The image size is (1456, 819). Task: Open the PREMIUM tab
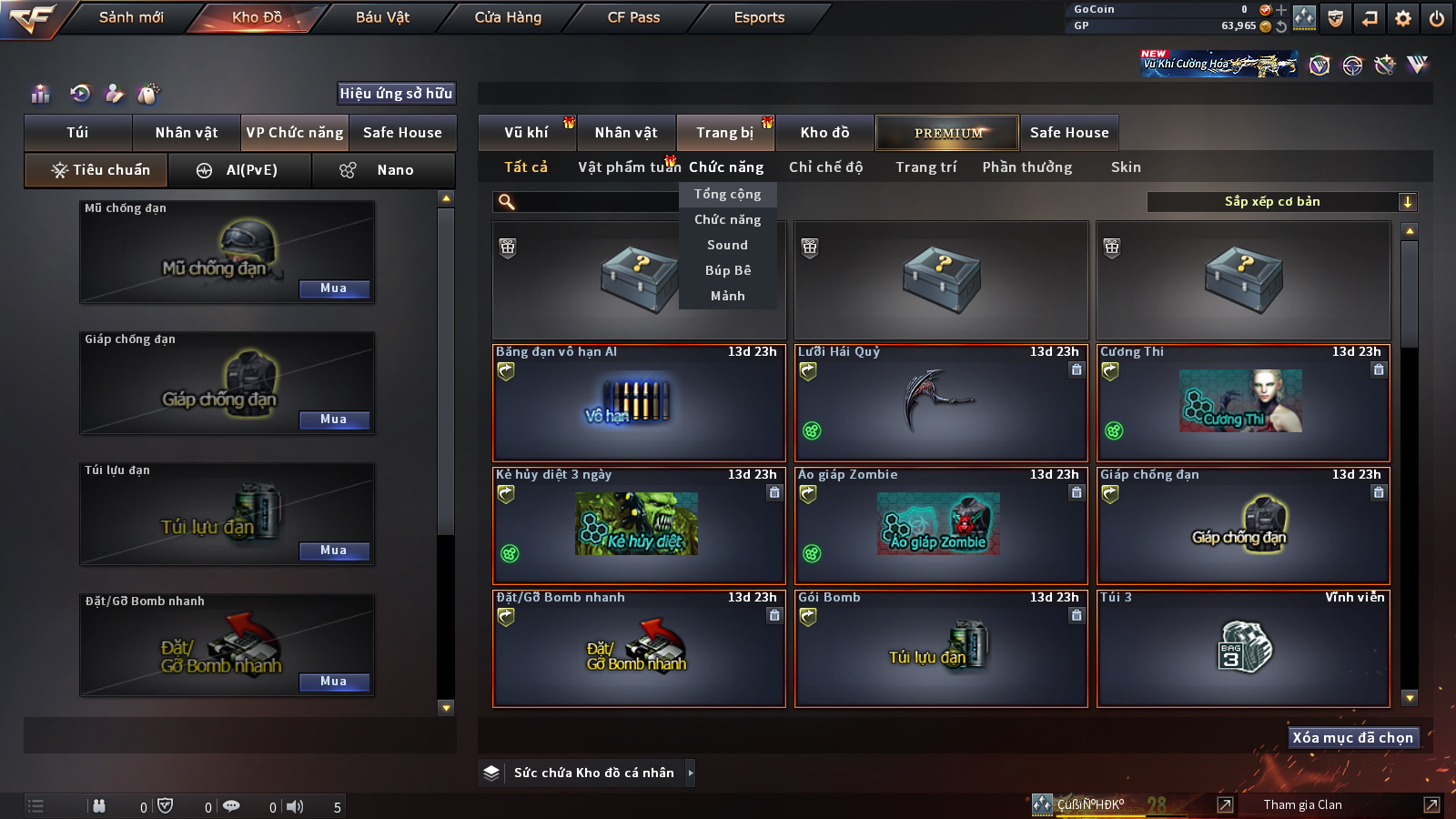947,133
